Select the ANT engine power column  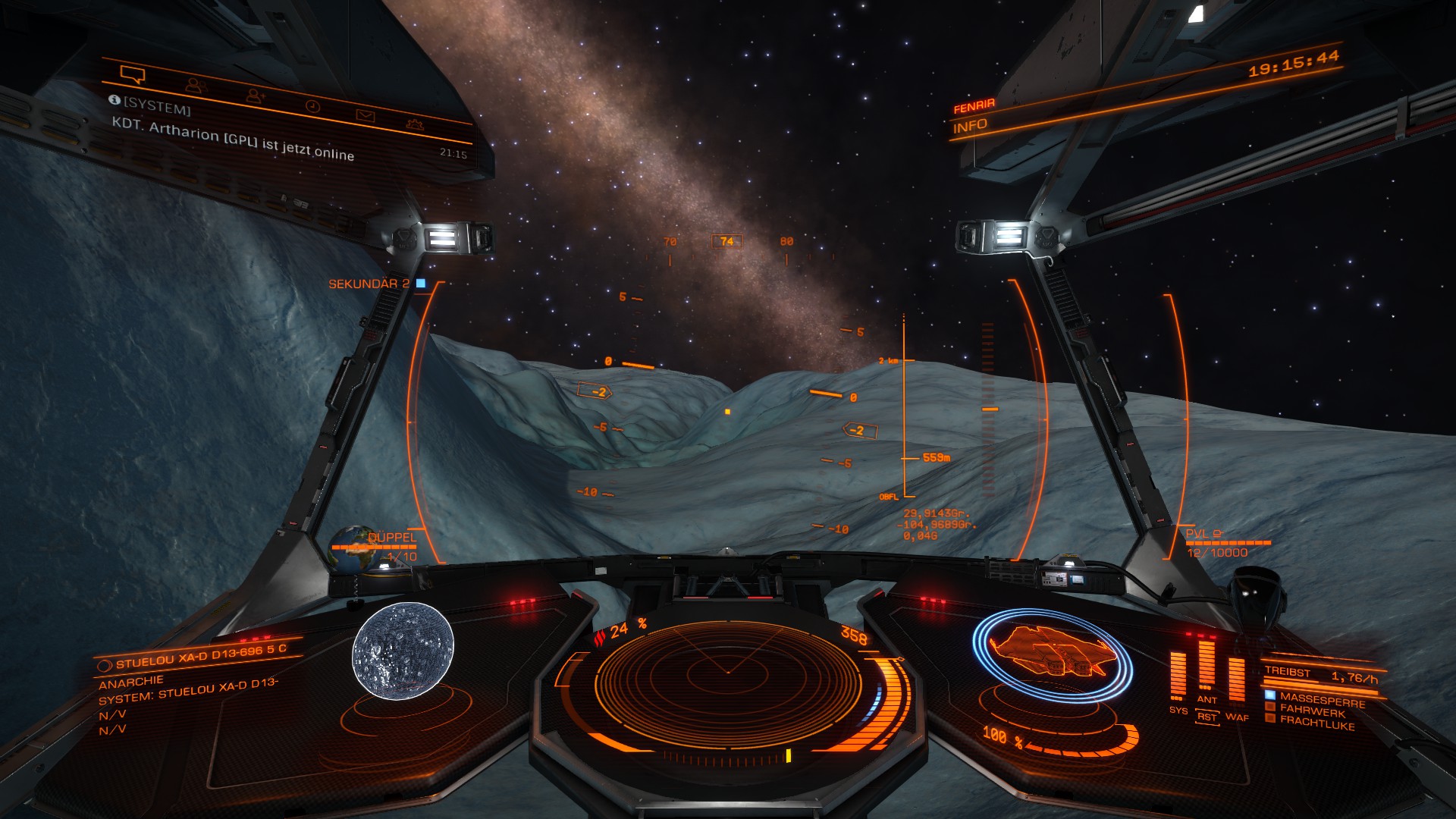pyautogui.click(x=1207, y=672)
